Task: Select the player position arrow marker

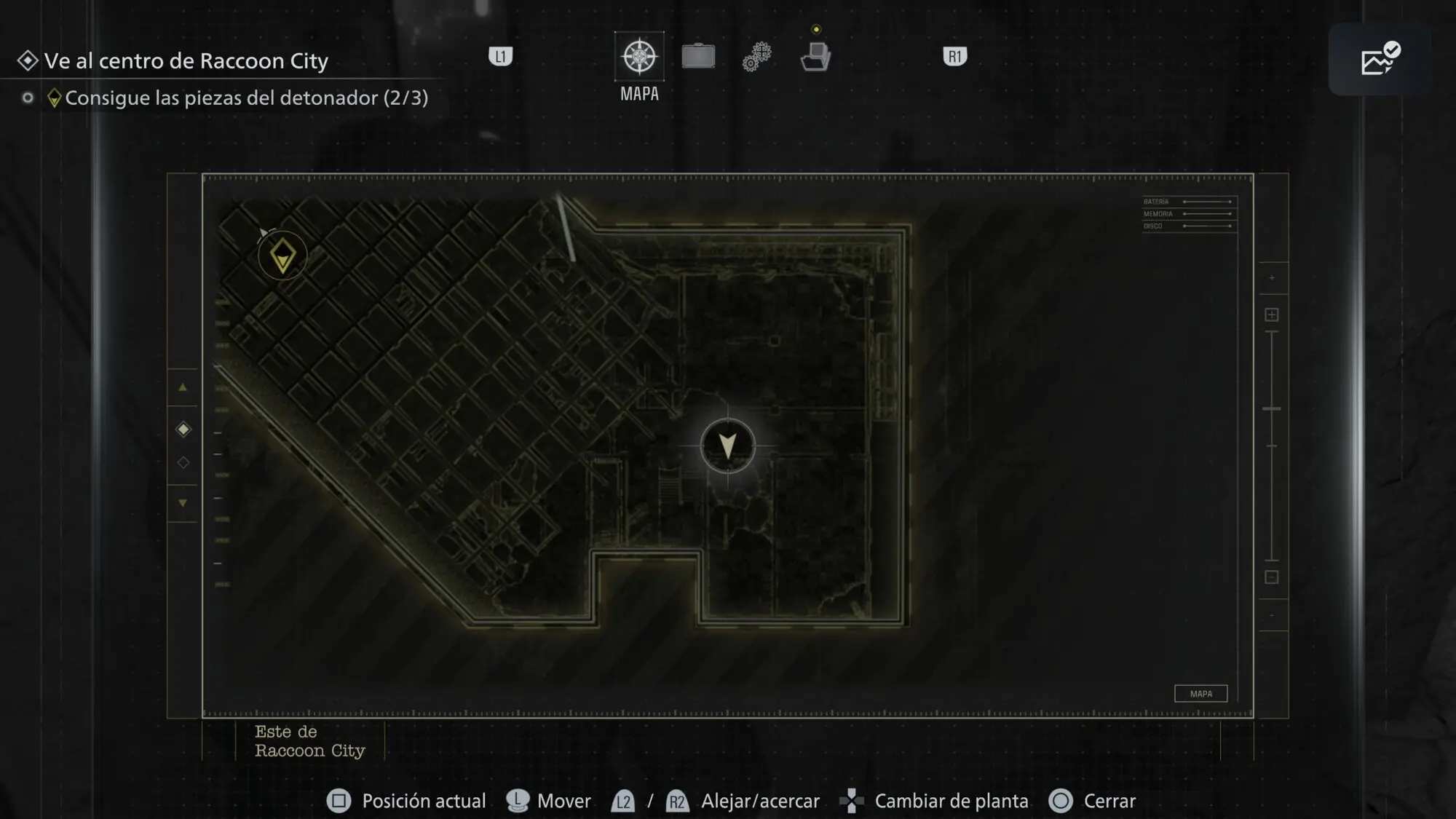Action: (x=727, y=445)
